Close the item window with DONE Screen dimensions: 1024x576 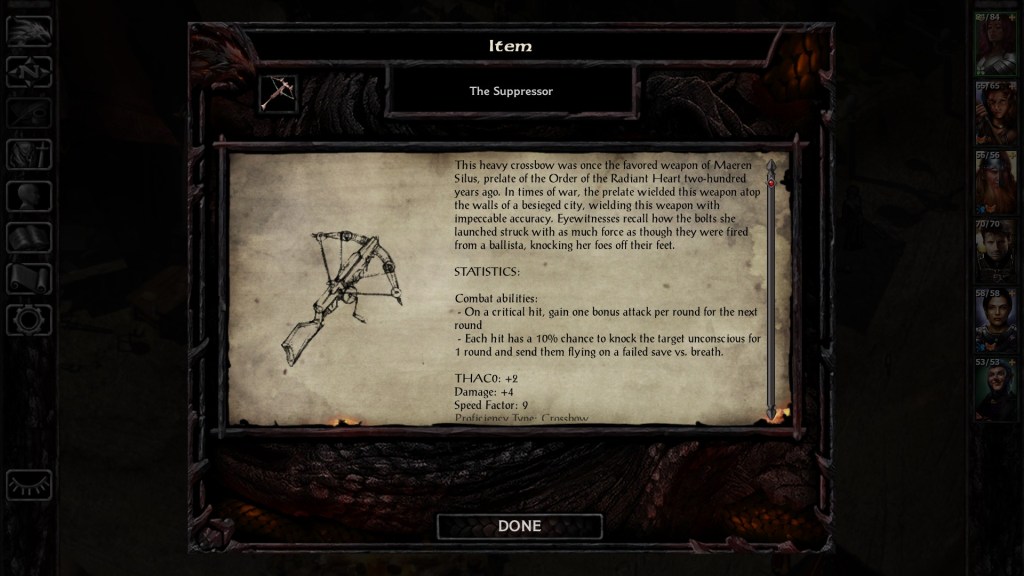pyautogui.click(x=519, y=526)
